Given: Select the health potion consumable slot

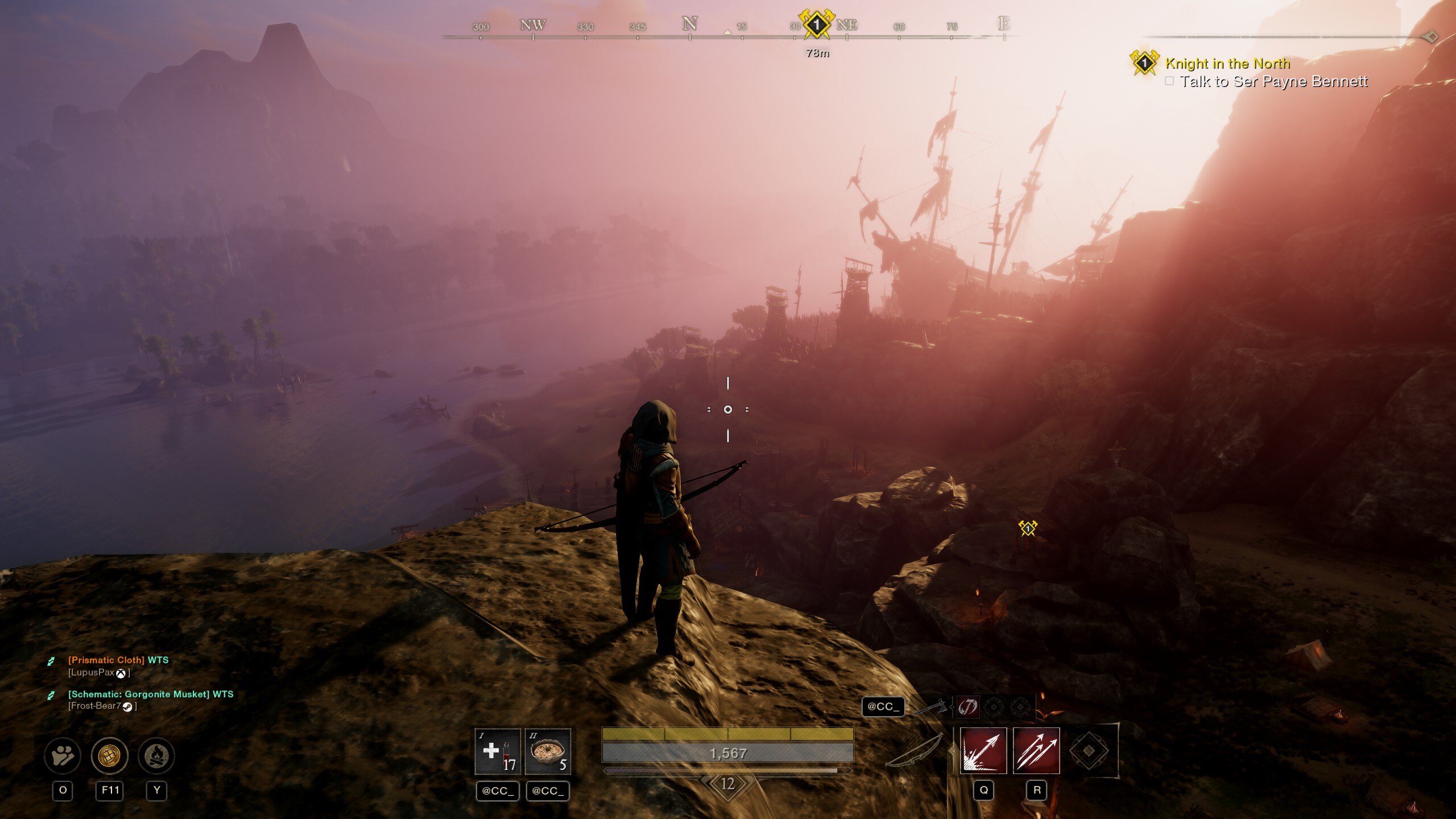Looking at the screenshot, I should [x=497, y=751].
